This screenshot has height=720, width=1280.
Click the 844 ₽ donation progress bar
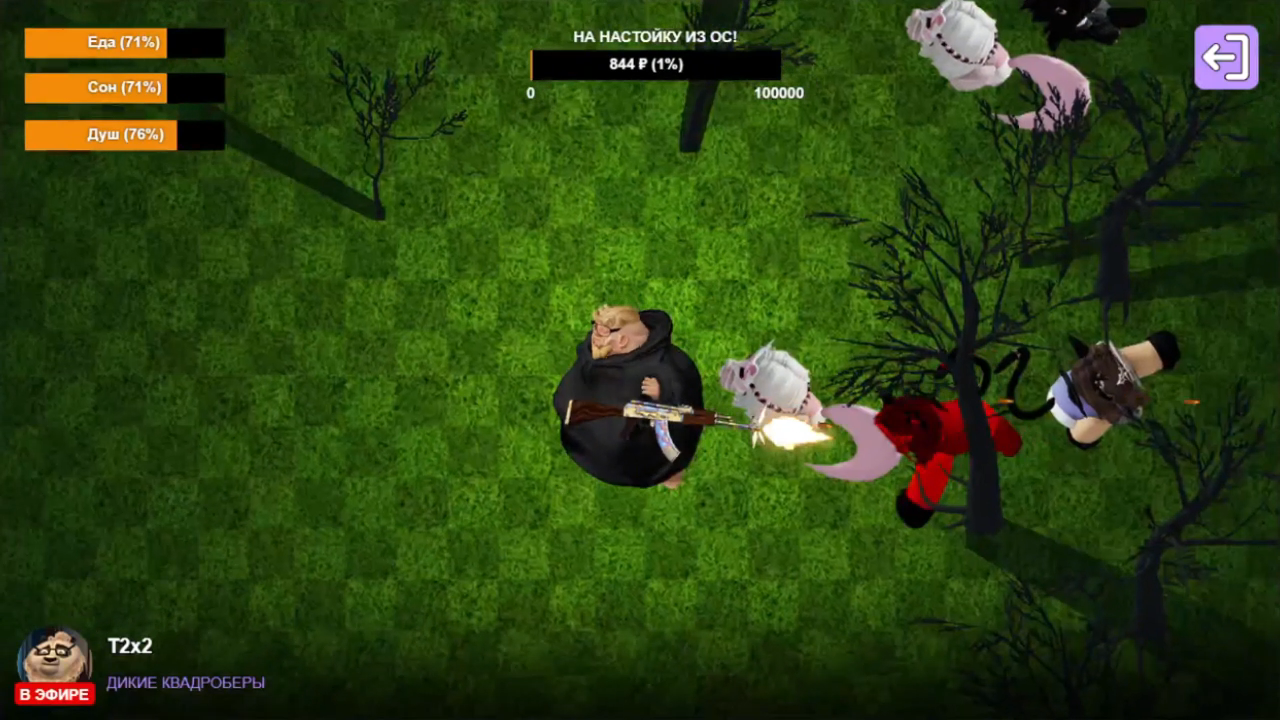655,64
